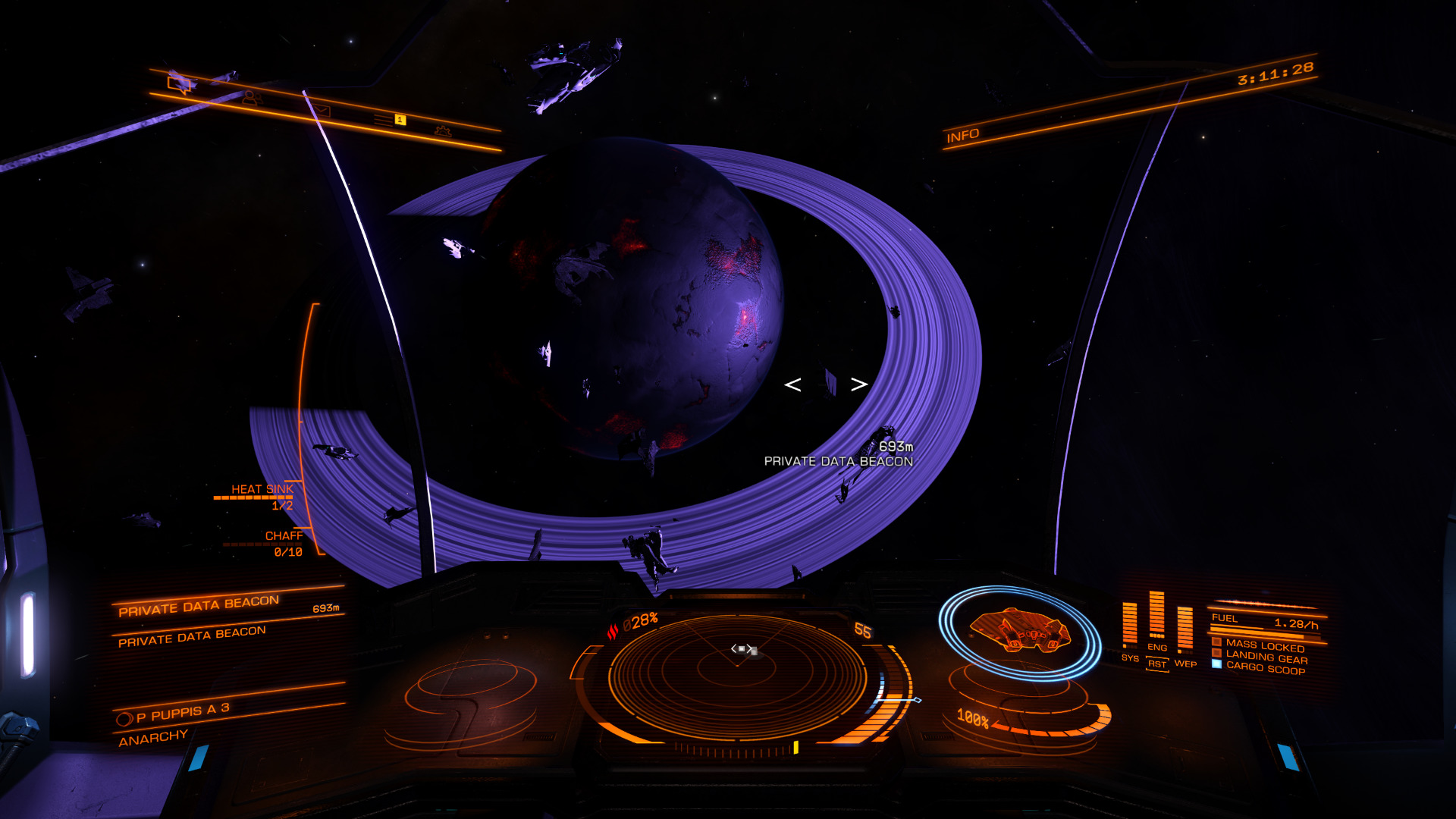Select the Private Data Beacon target panel
The height and width of the screenshot is (819, 1456).
(x=199, y=606)
